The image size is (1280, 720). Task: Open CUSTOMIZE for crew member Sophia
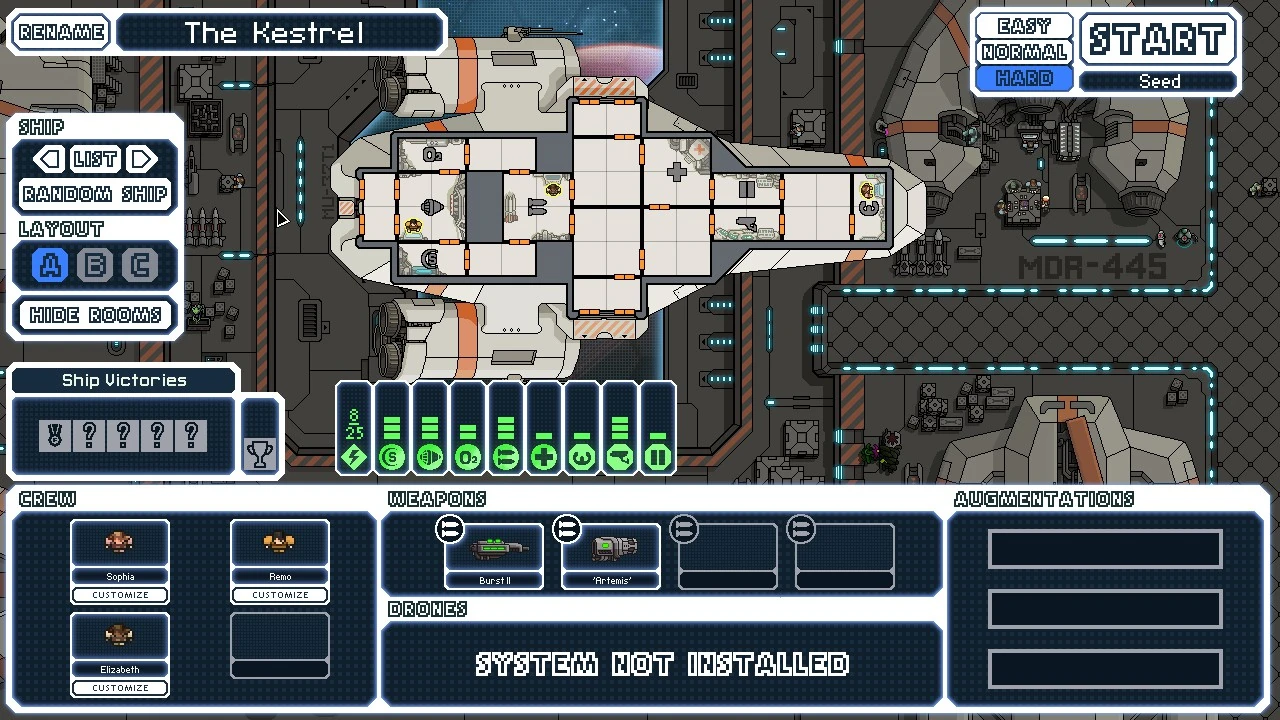119,594
